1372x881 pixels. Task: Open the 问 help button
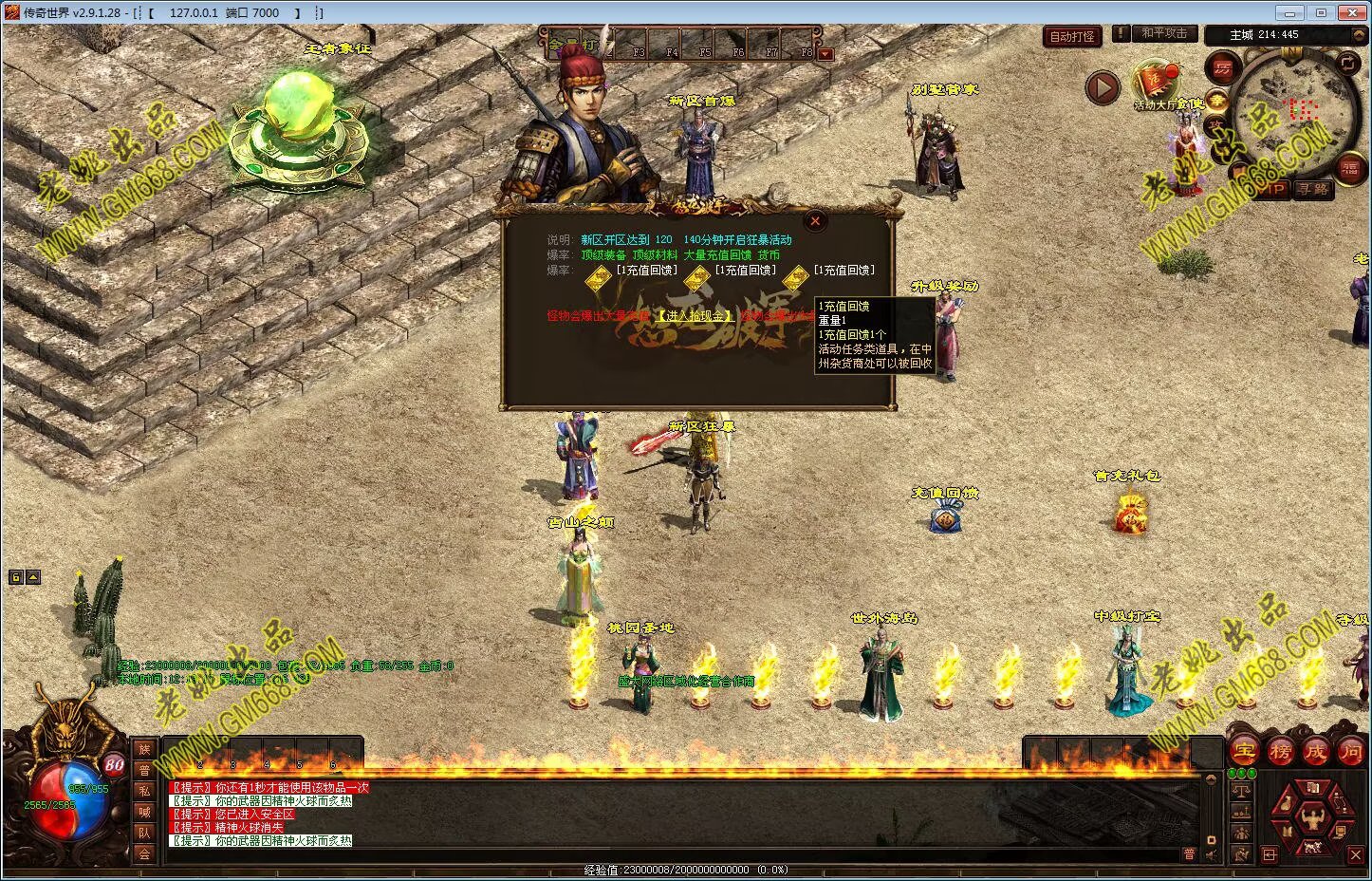tap(1350, 751)
